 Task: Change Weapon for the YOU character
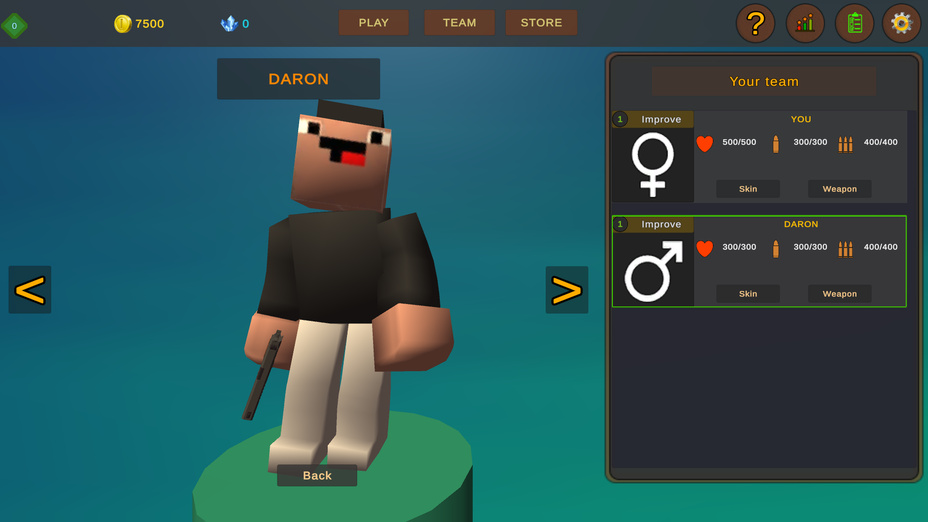coord(839,189)
